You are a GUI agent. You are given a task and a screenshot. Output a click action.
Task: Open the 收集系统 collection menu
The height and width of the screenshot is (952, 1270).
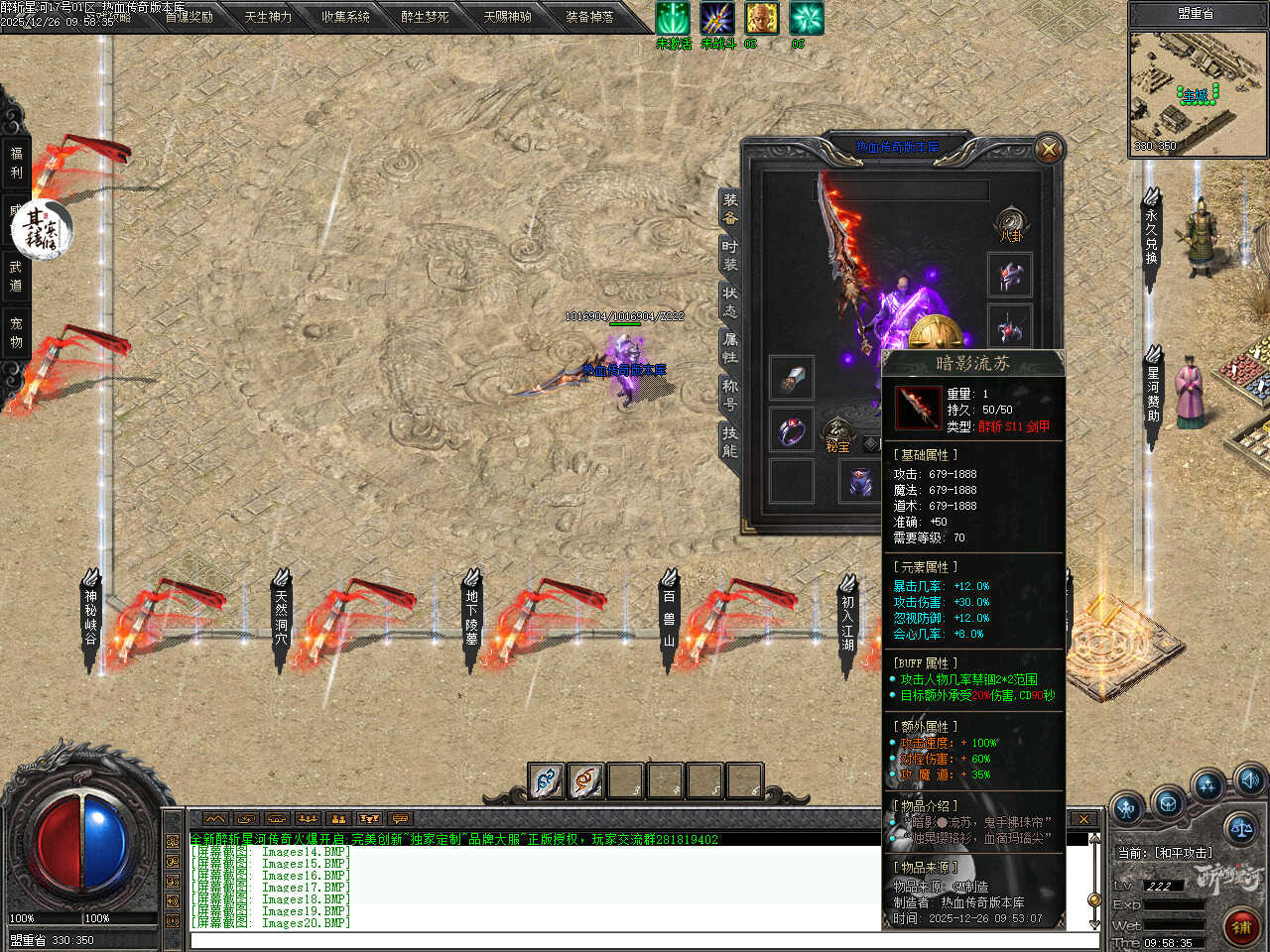coord(345,17)
